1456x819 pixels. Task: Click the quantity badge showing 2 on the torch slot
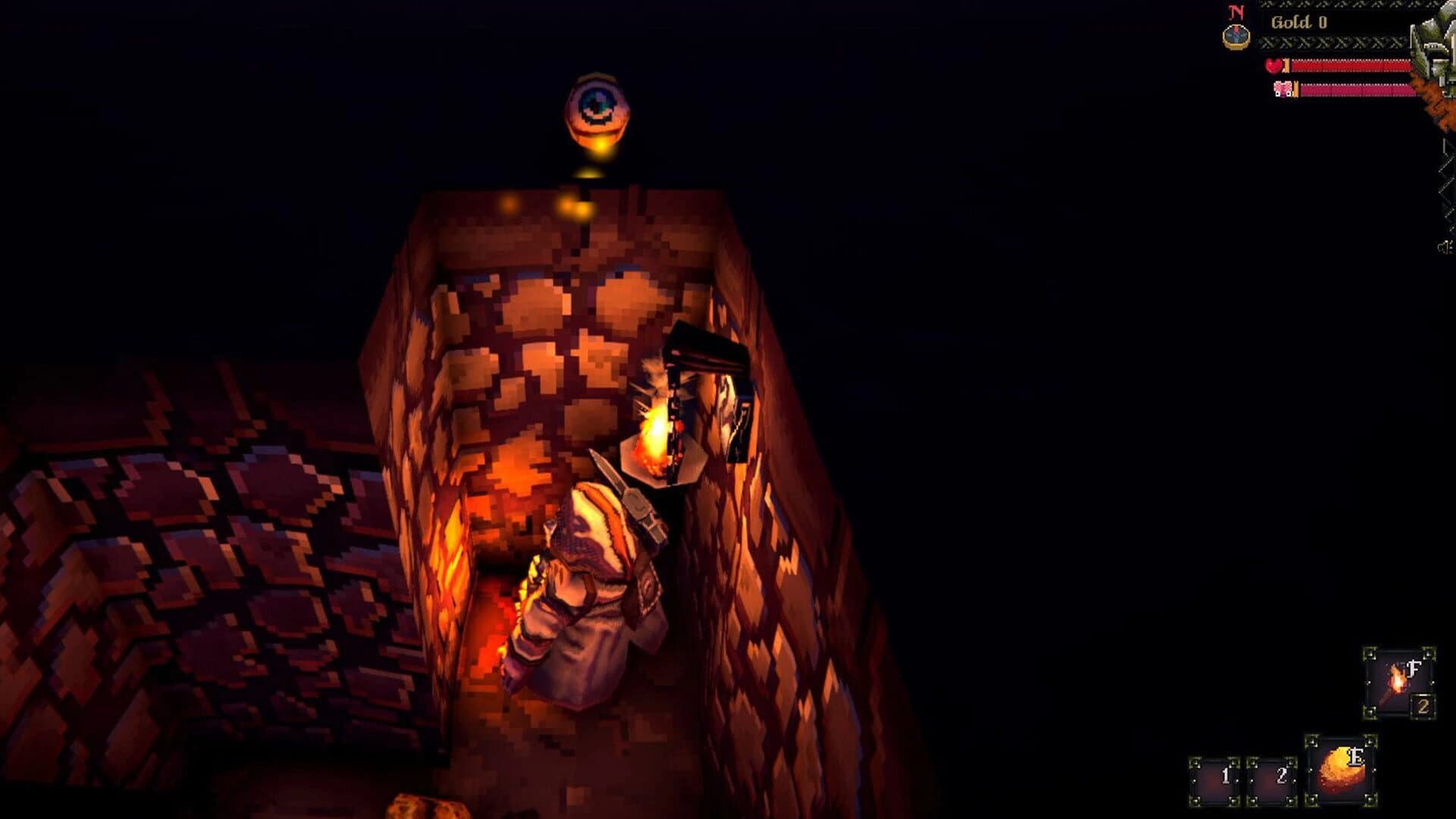pyautogui.click(x=1423, y=706)
